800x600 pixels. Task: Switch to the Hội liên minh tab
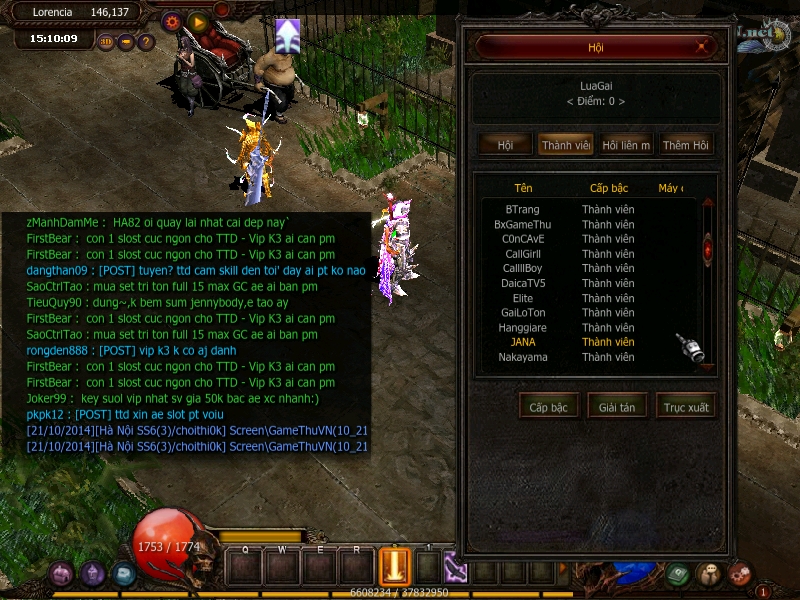[x=626, y=145]
